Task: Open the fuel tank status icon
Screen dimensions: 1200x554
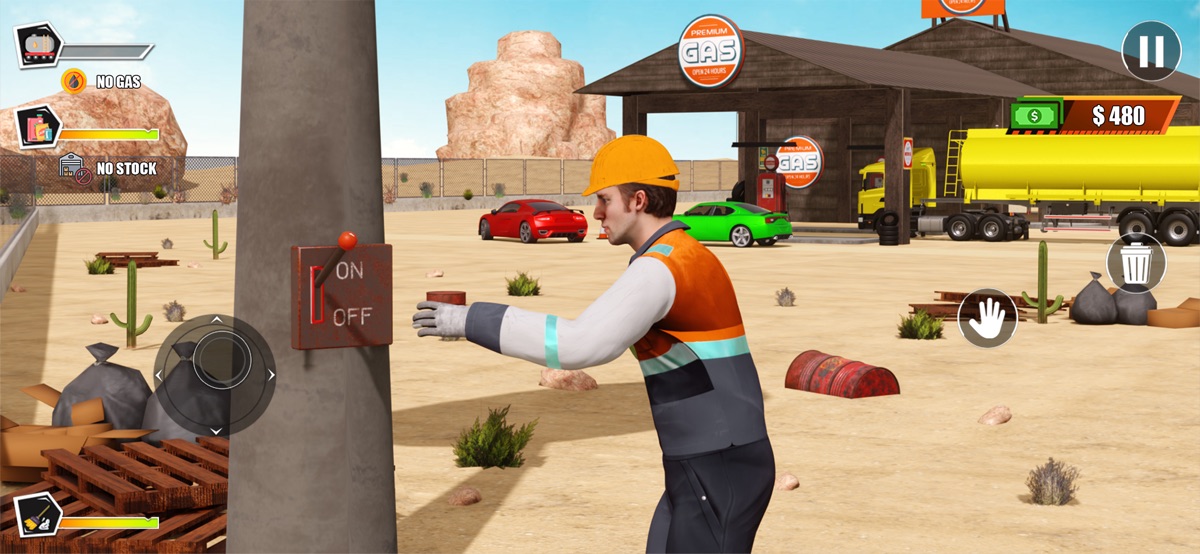Action: [38, 46]
